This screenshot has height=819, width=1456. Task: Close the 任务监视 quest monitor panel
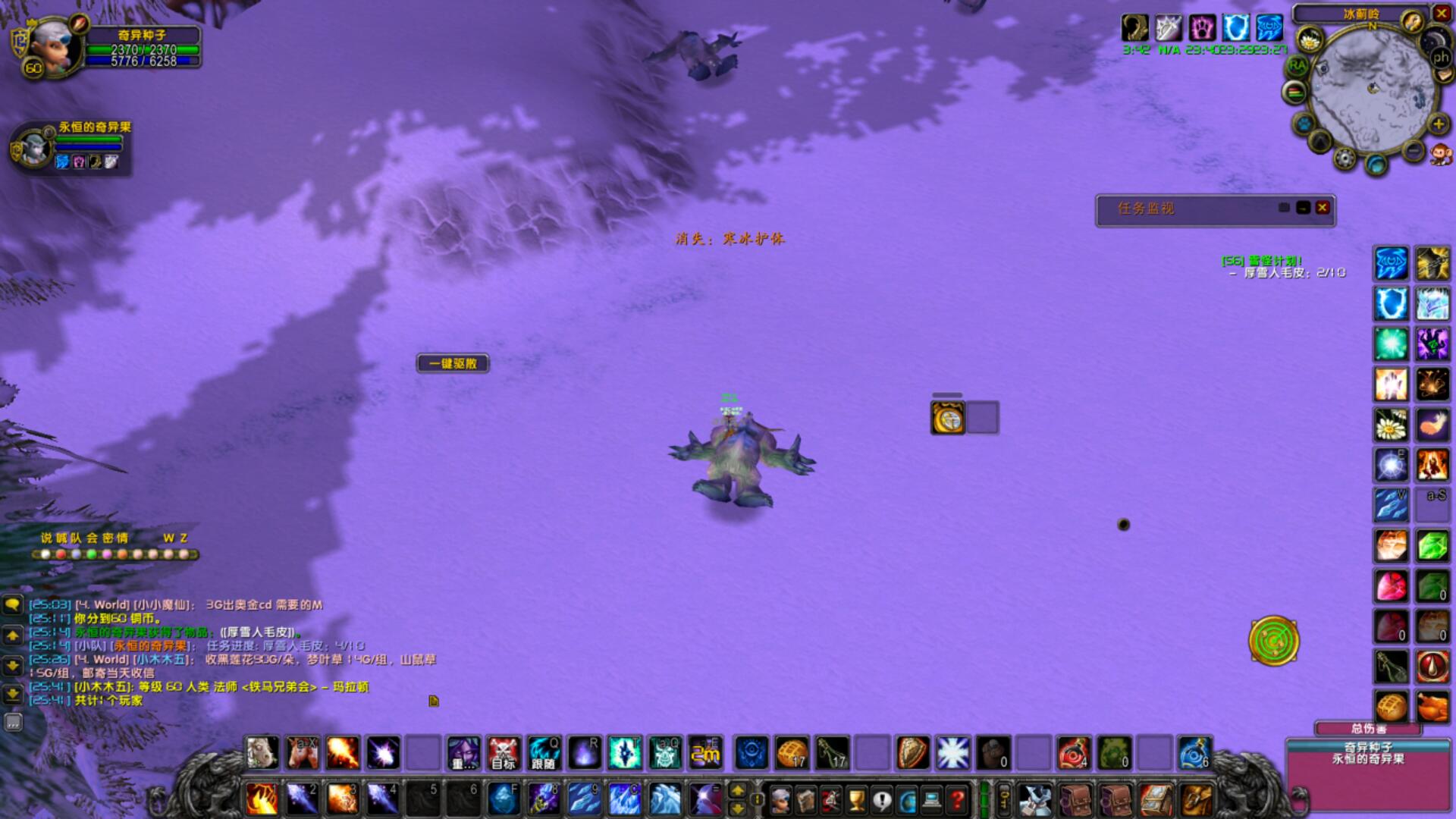[1323, 208]
